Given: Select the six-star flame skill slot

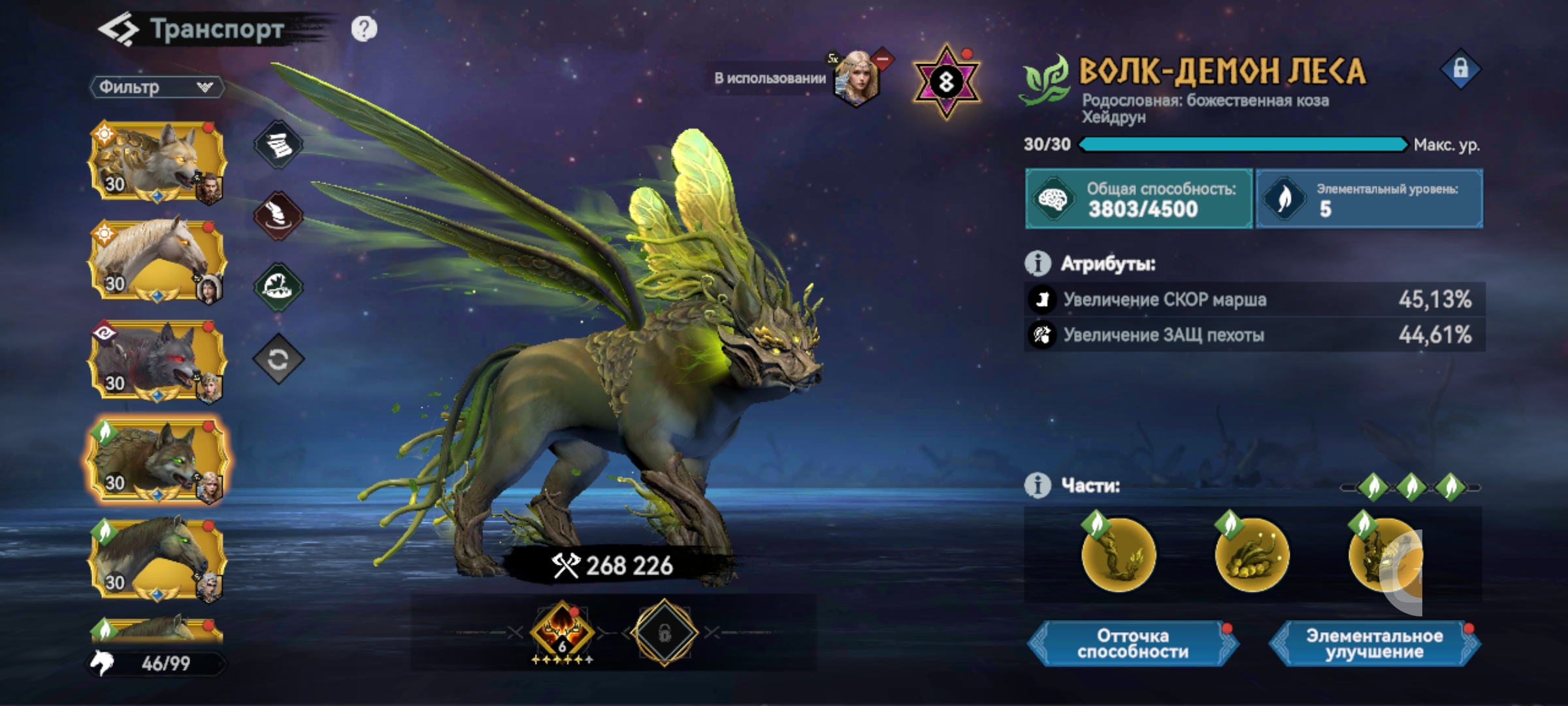Looking at the screenshot, I should tap(562, 632).
